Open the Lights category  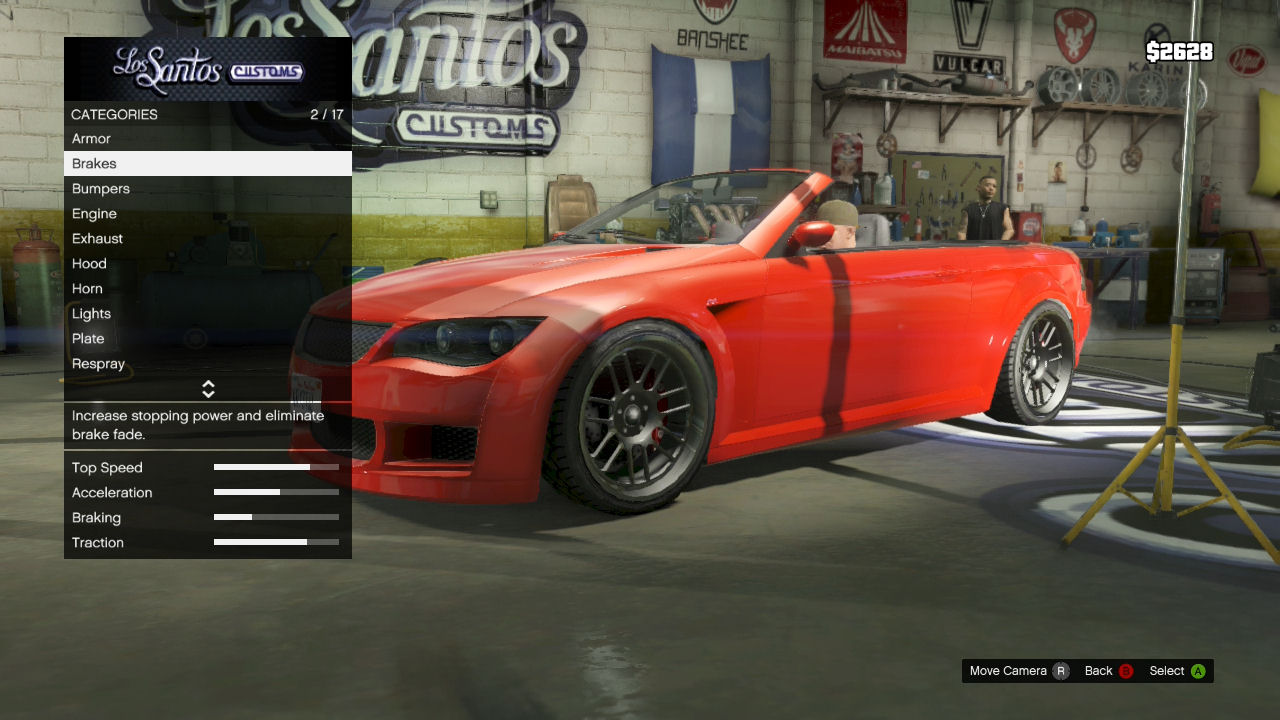pyautogui.click(x=207, y=314)
